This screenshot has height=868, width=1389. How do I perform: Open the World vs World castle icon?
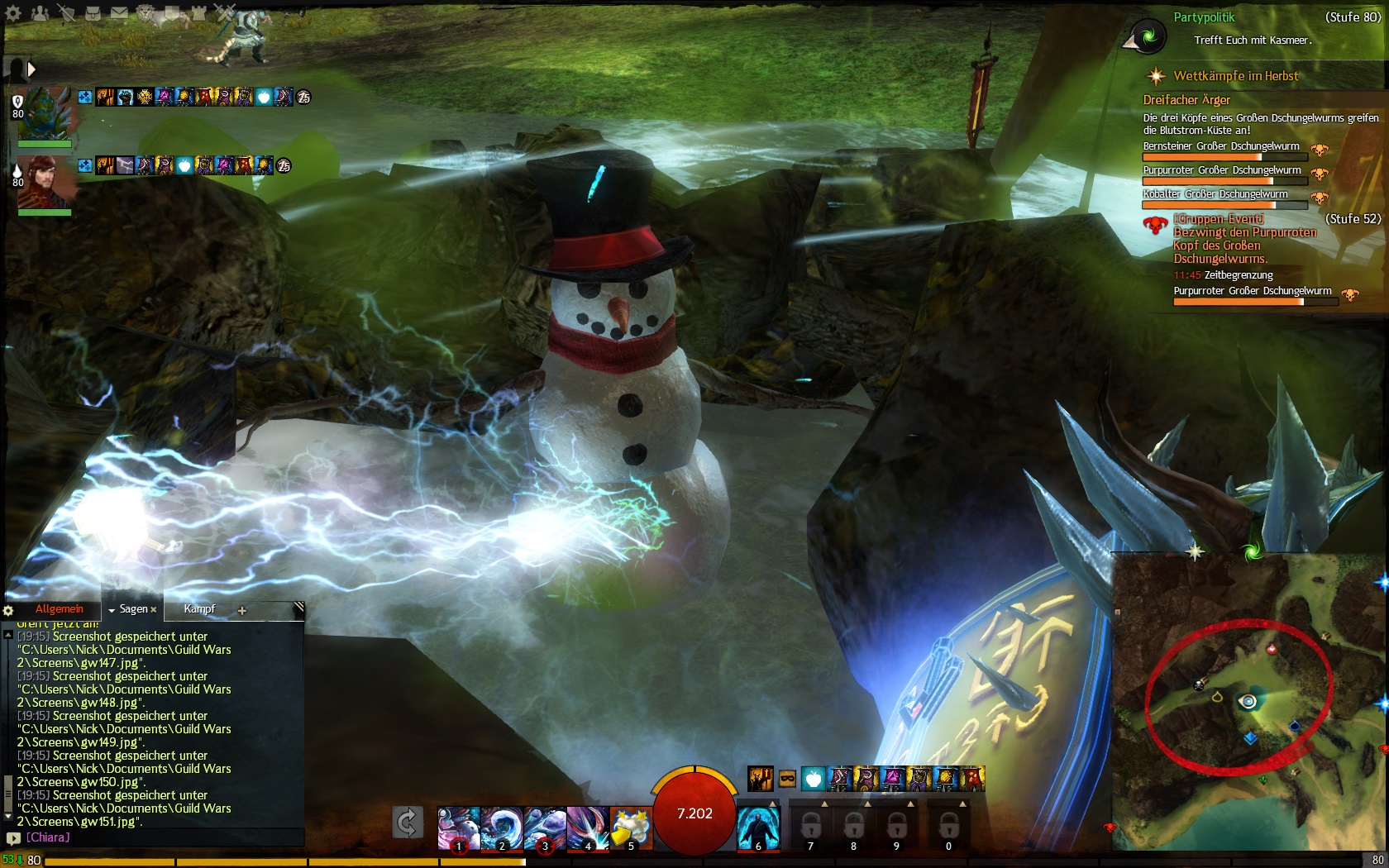[x=198, y=13]
